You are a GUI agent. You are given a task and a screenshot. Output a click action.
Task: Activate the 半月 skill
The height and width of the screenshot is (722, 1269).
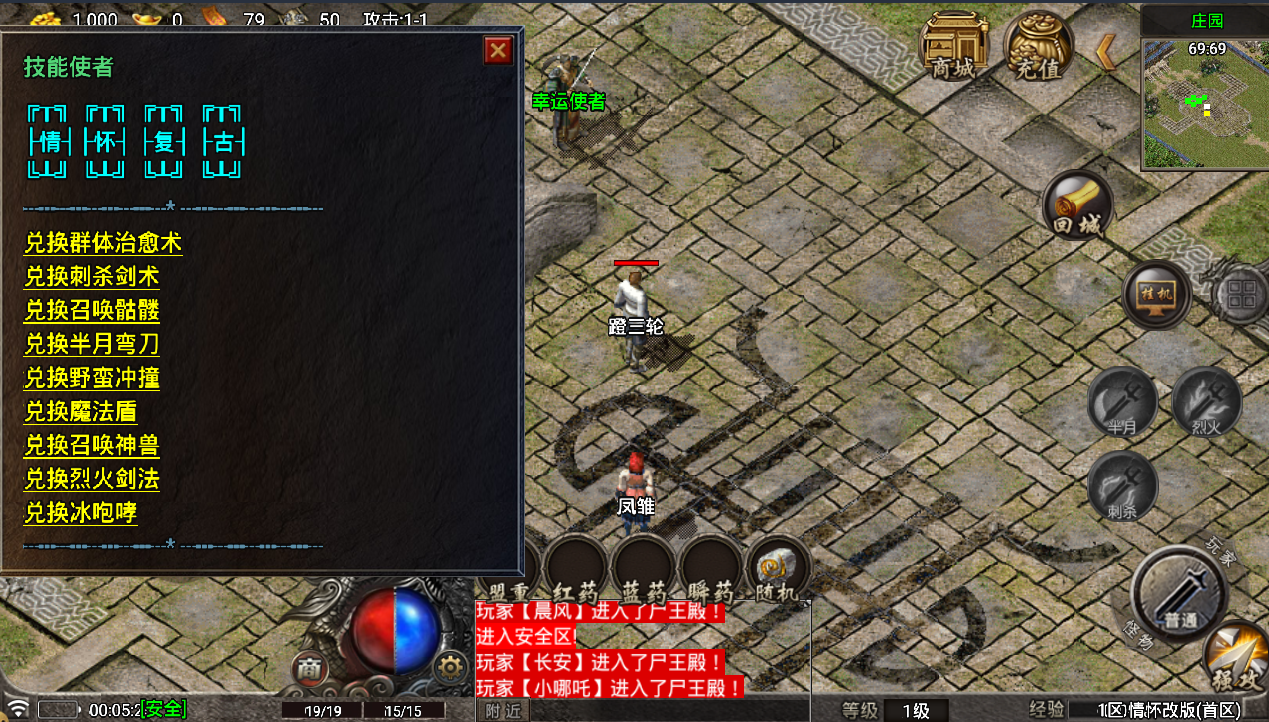[1122, 402]
